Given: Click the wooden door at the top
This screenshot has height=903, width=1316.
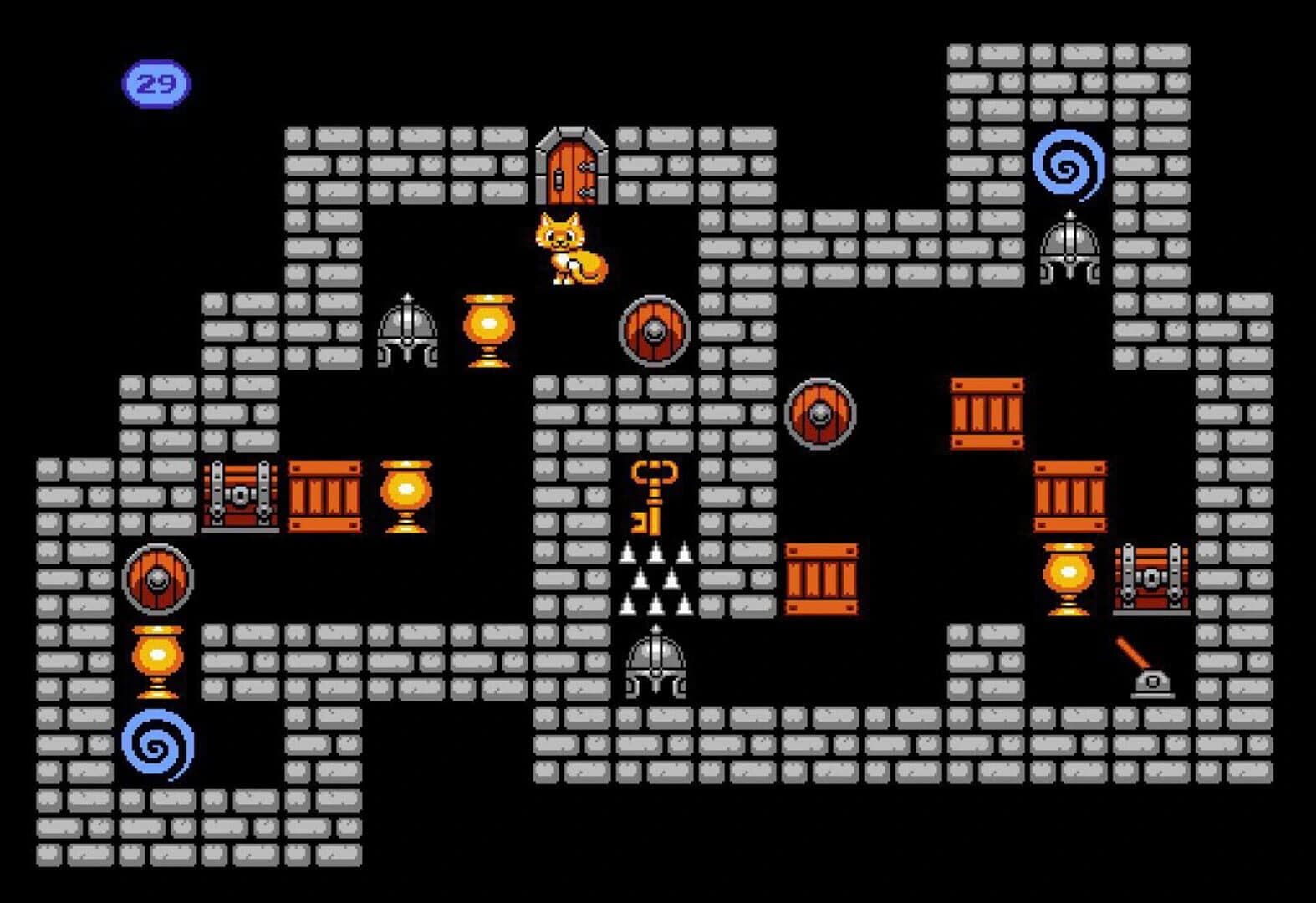Looking at the screenshot, I should pyautogui.click(x=573, y=167).
